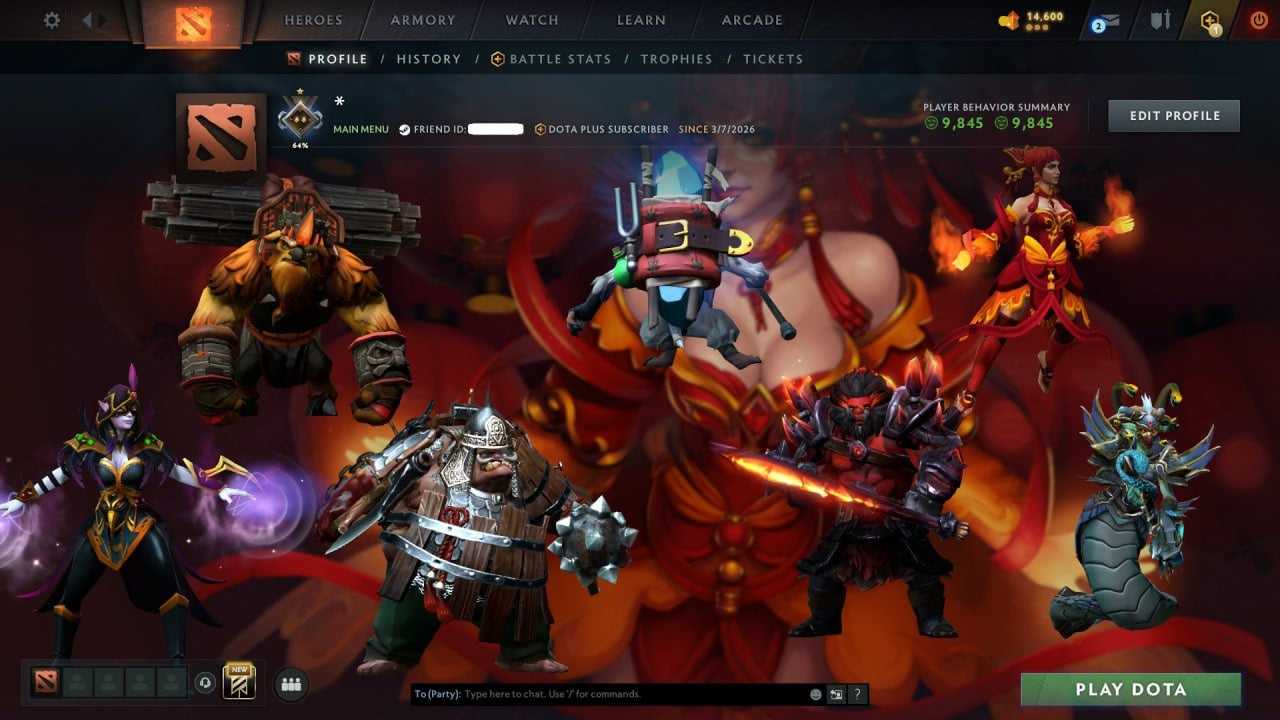Screen dimensions: 1280x720
Task: Click the chat channel switch icon
Action: tap(836, 693)
